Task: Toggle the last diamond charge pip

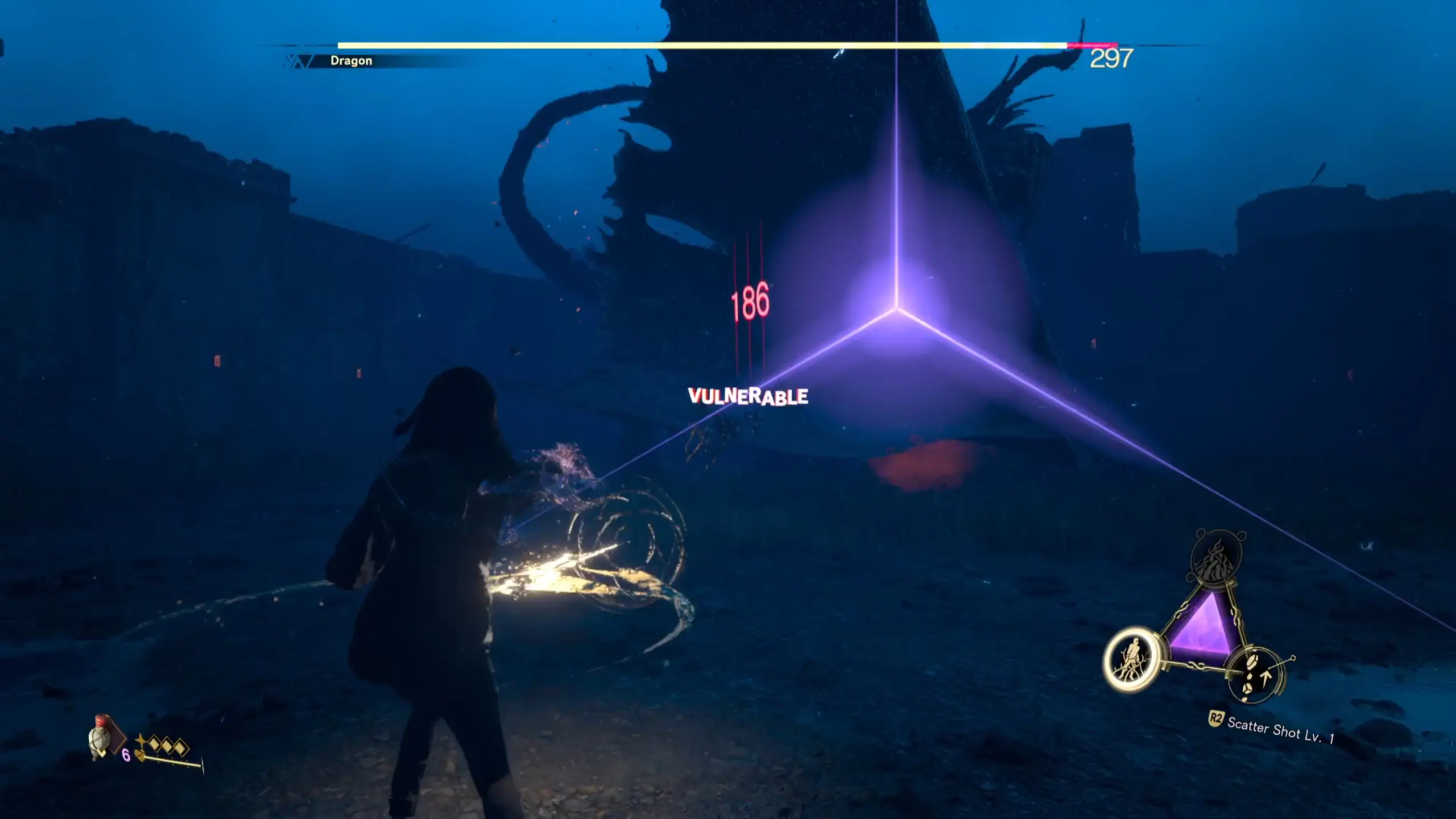Action: pyautogui.click(x=181, y=746)
